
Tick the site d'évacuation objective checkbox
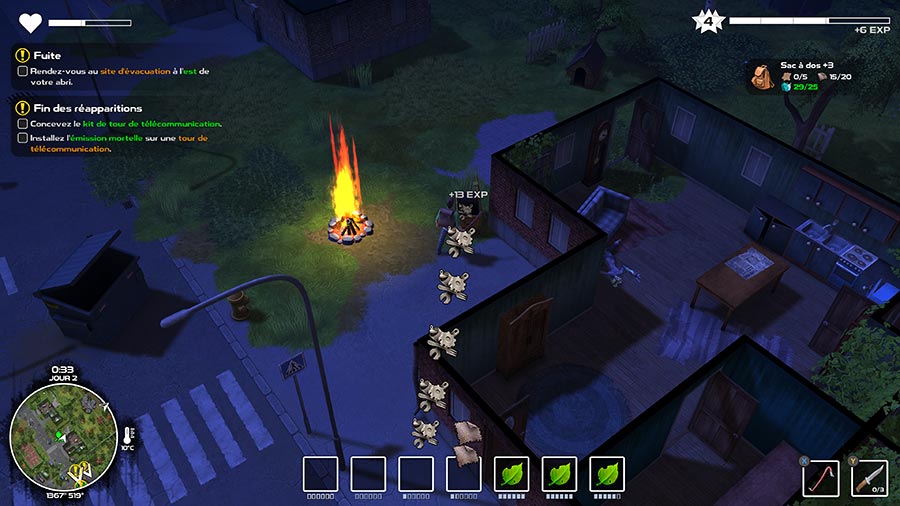point(23,71)
